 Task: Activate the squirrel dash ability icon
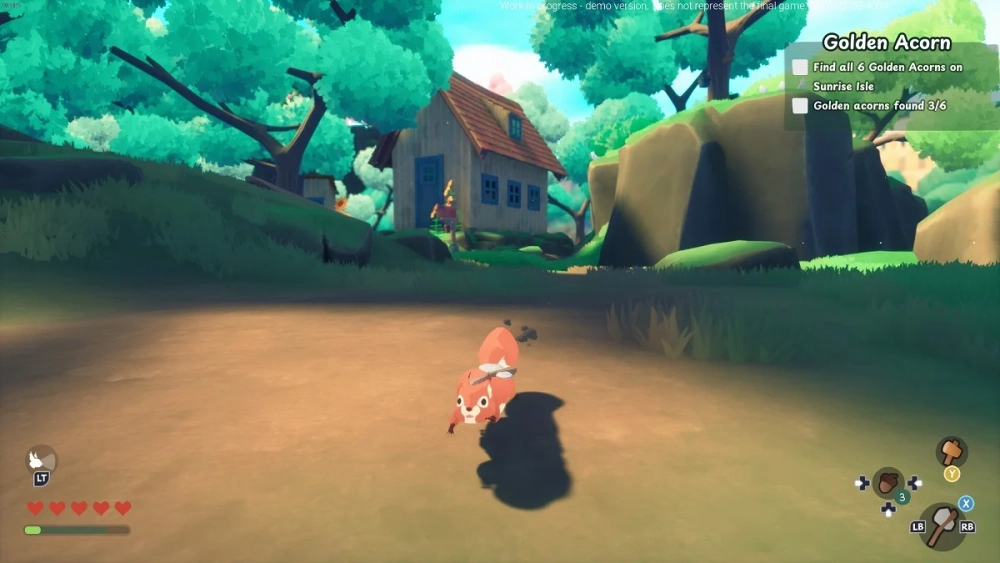point(41,459)
